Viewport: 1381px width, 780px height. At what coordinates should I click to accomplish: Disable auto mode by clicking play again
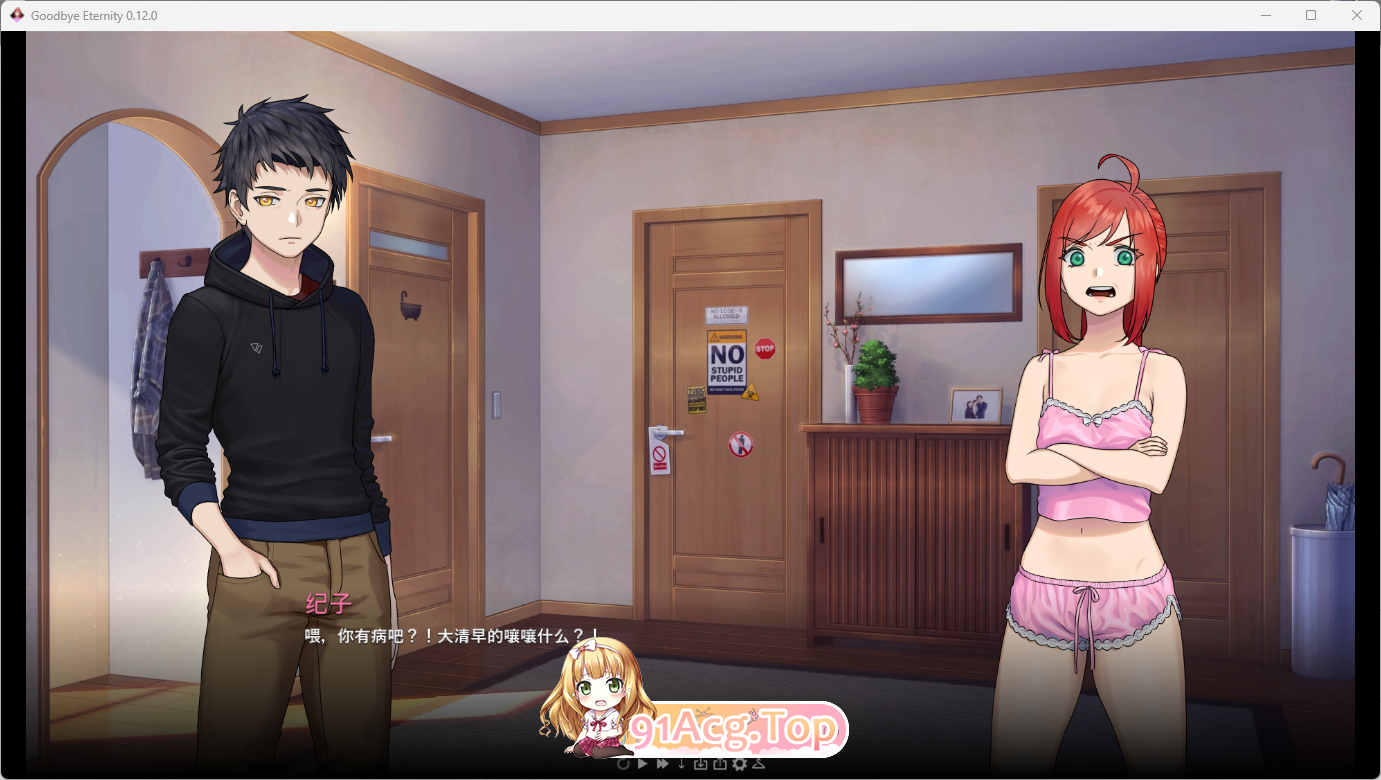[642, 763]
